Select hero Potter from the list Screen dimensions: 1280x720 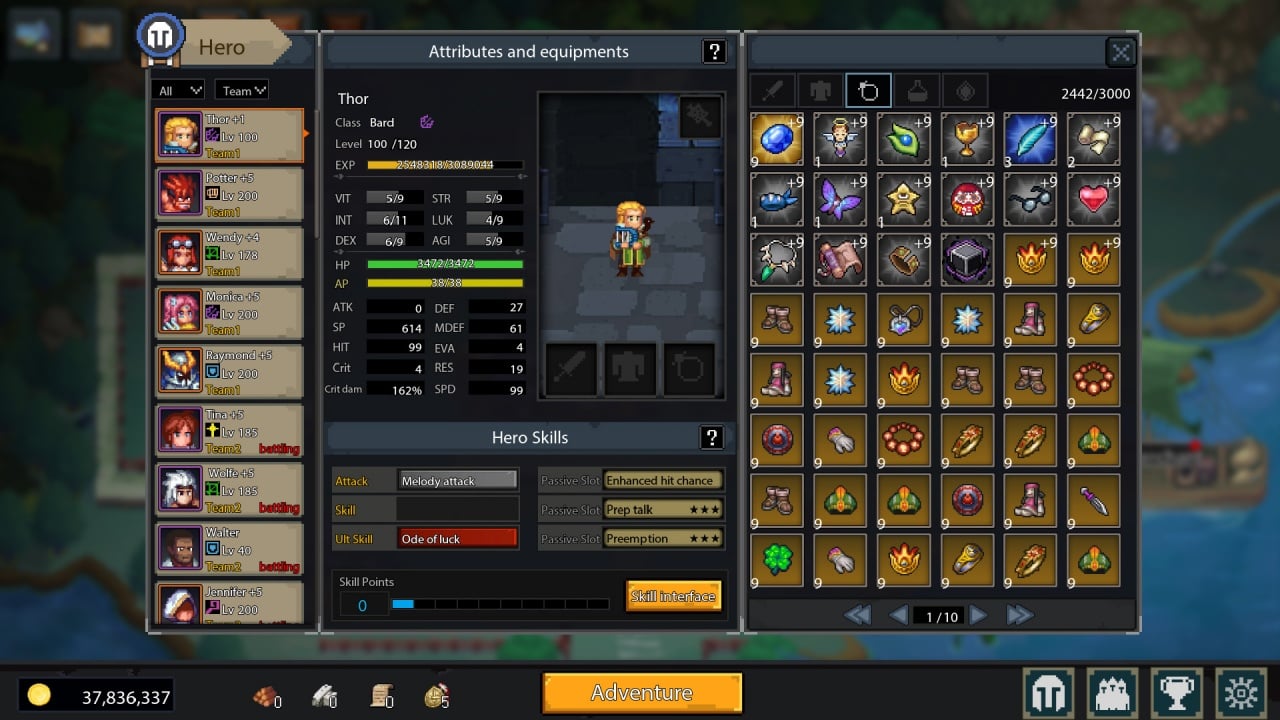230,194
